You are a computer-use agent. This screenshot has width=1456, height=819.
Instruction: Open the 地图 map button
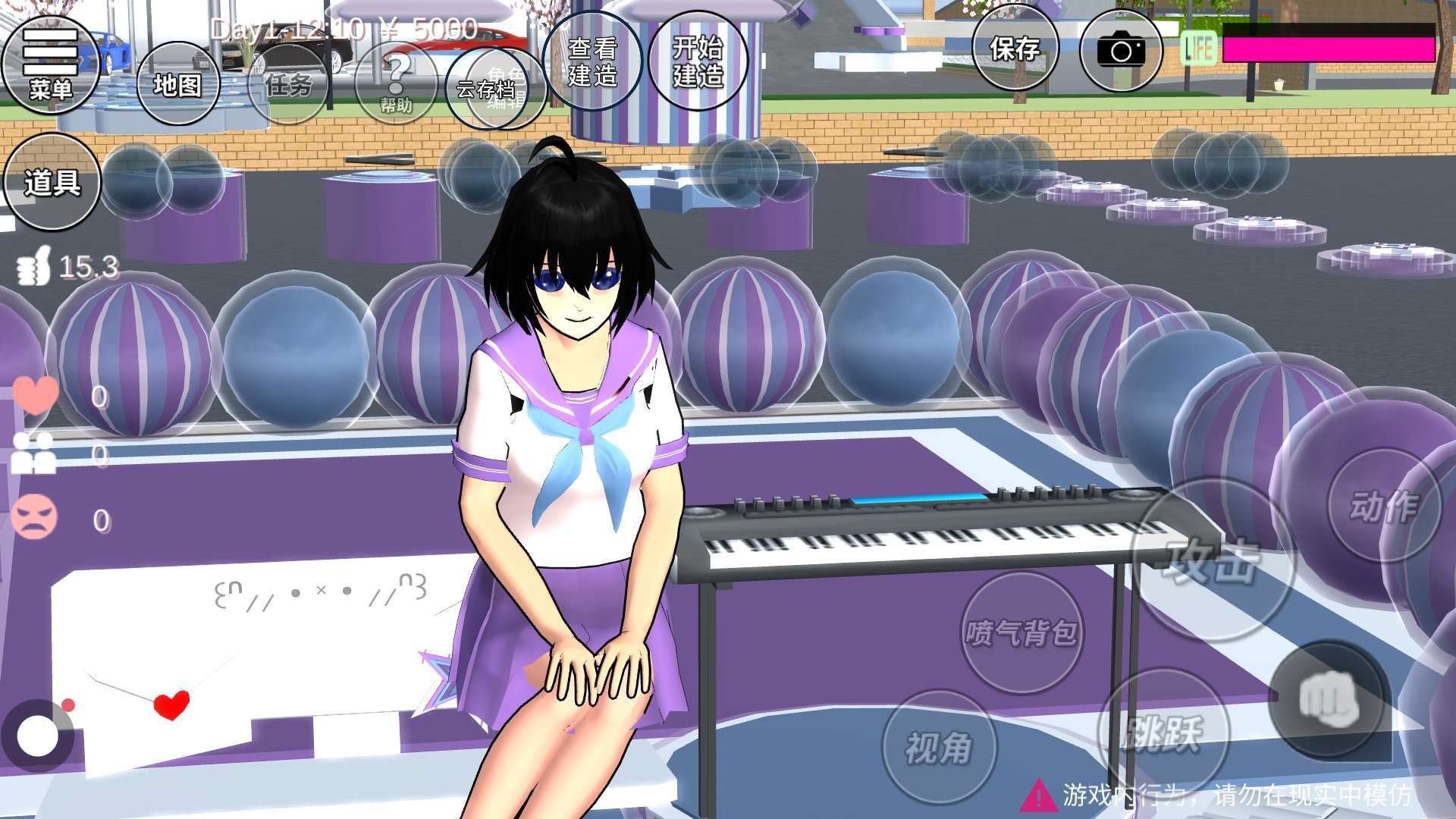(x=177, y=84)
